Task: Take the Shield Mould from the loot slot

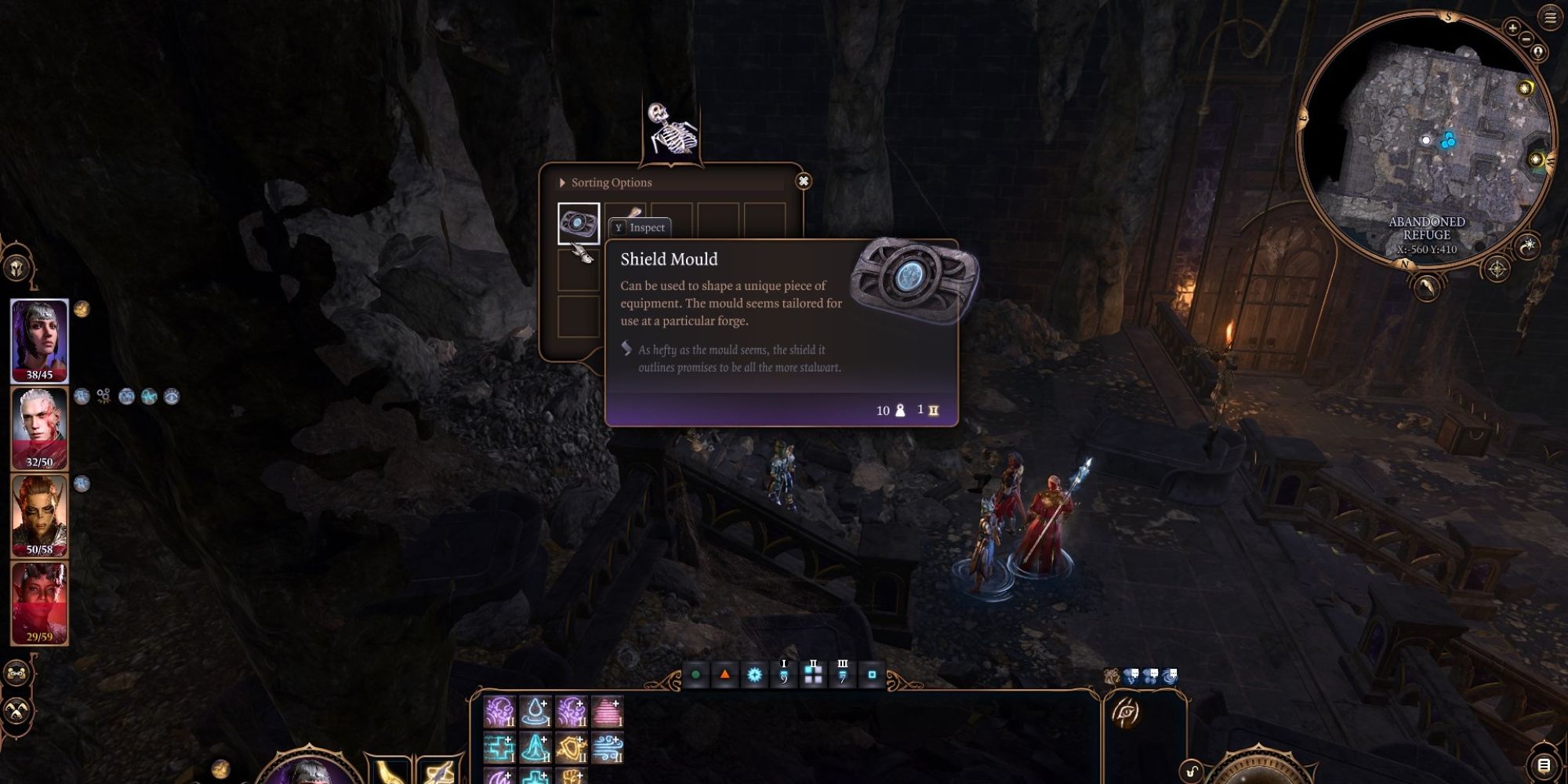Action: click(x=579, y=223)
